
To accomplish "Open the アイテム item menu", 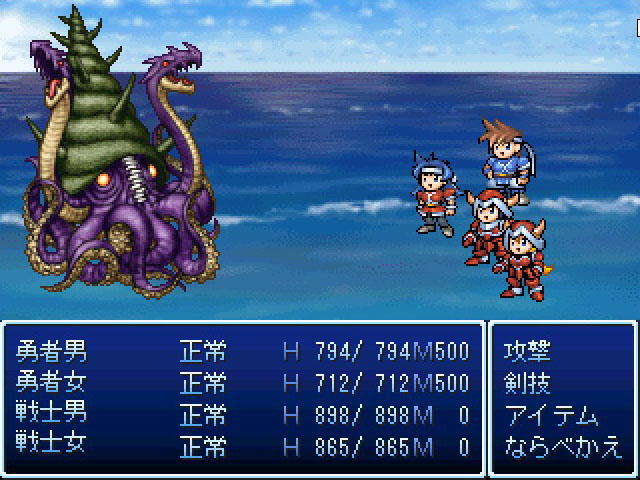I will (x=552, y=415).
